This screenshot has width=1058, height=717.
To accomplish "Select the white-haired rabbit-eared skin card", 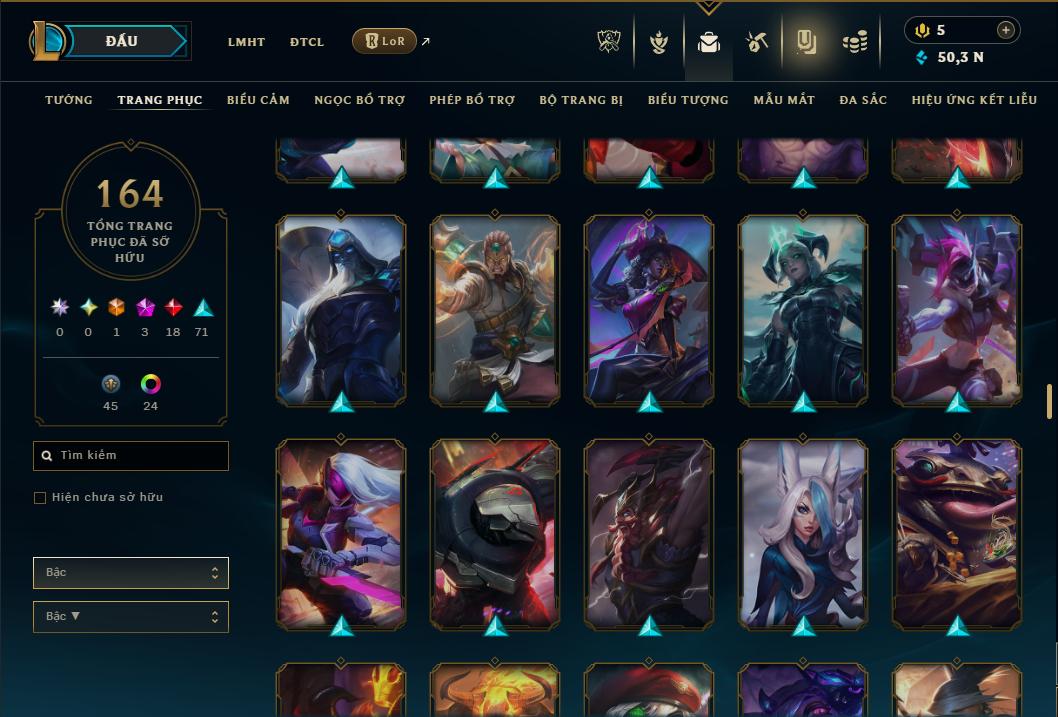I will pos(803,533).
